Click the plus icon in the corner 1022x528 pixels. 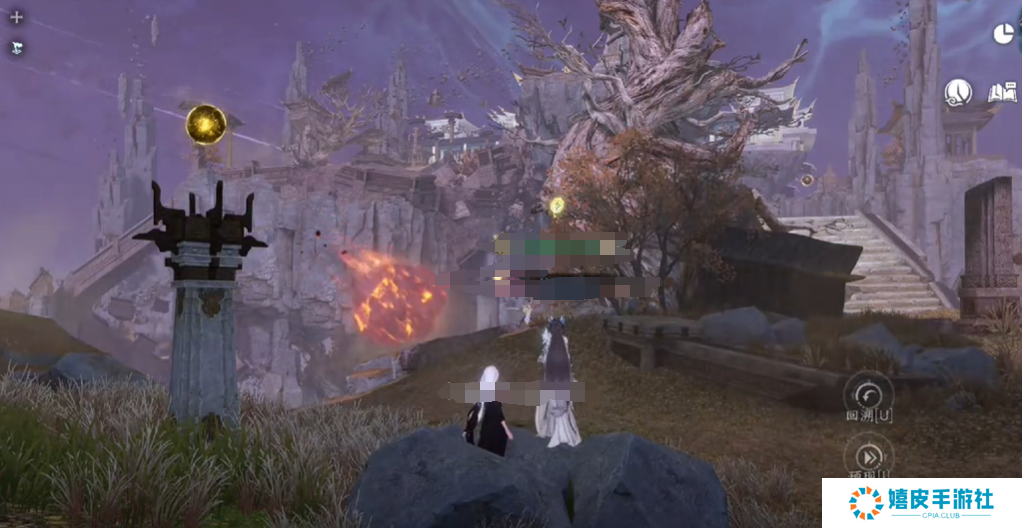coord(16,18)
